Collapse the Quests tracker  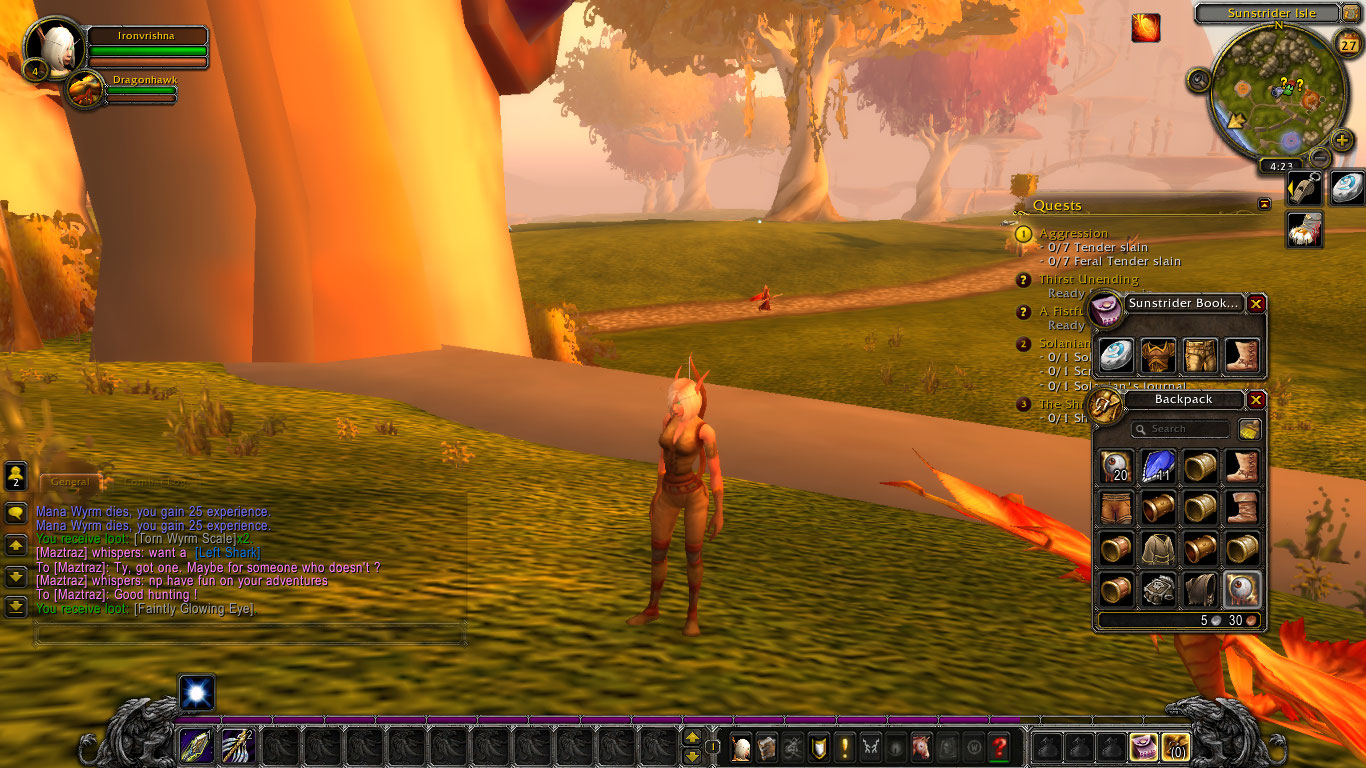(x=1264, y=204)
